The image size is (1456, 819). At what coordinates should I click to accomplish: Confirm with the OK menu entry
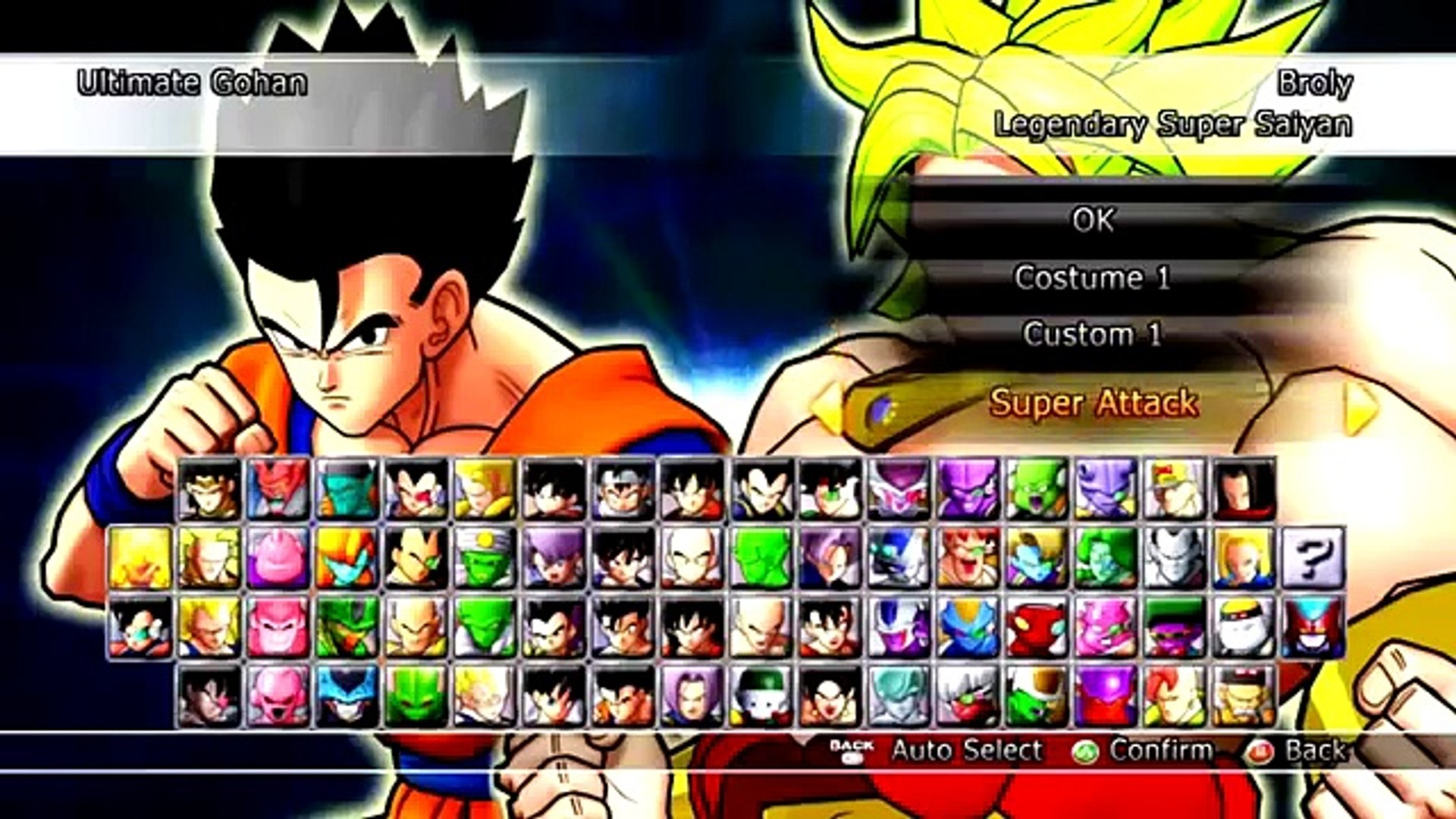tap(1092, 220)
